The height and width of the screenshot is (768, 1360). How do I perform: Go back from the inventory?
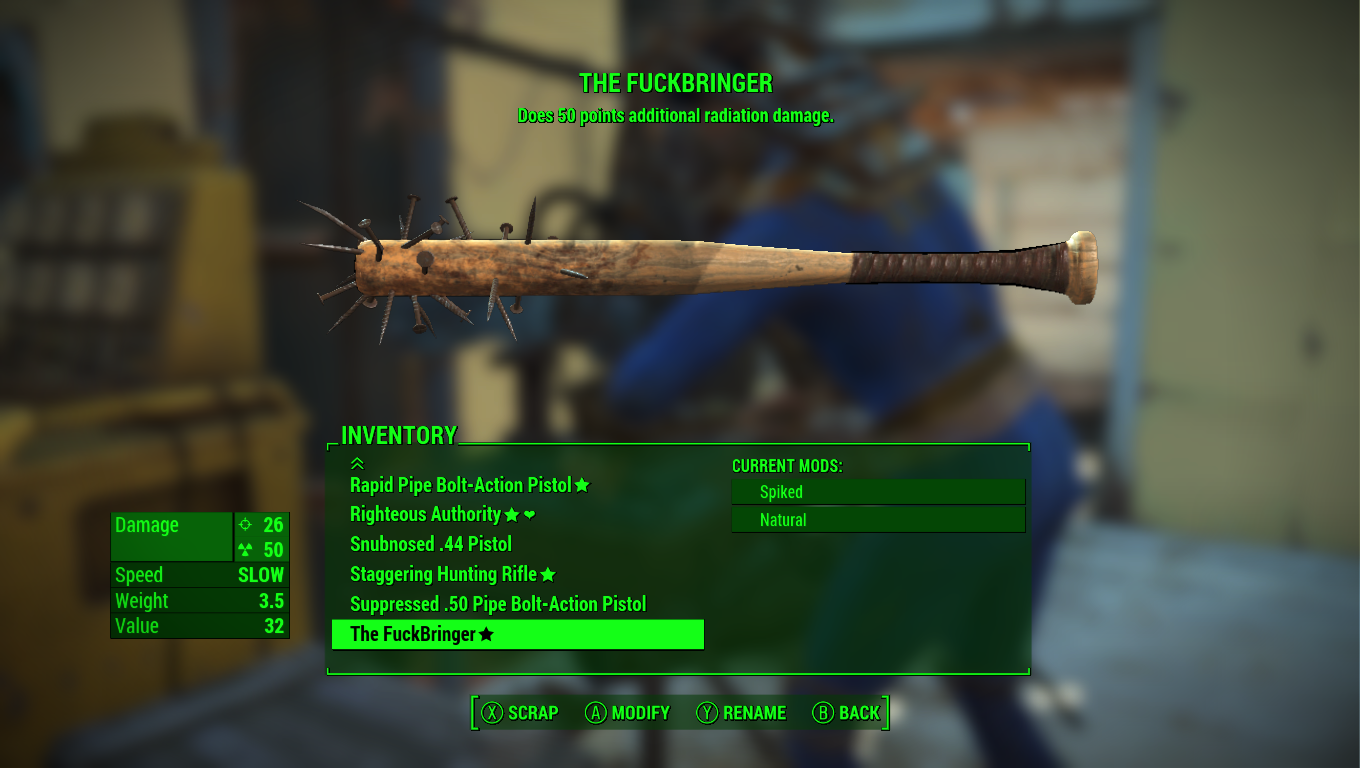846,713
